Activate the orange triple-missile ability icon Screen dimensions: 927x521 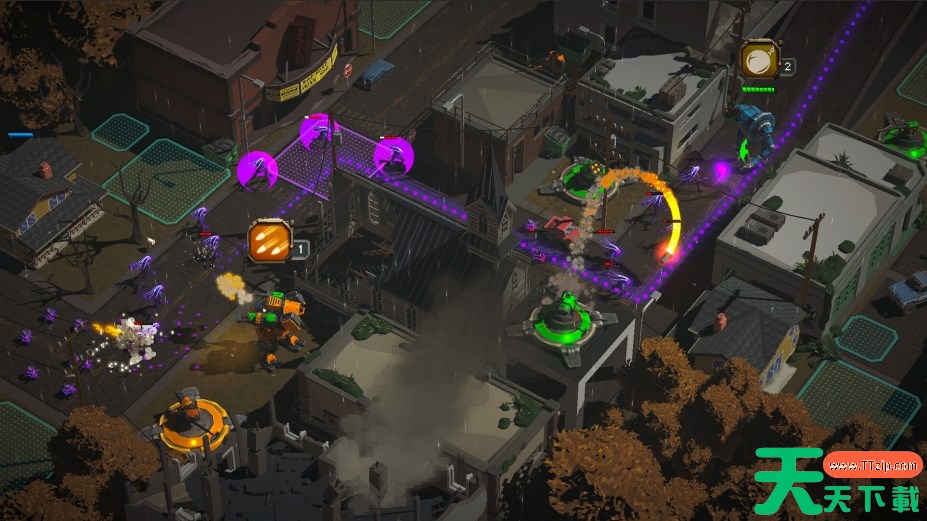click(x=269, y=241)
